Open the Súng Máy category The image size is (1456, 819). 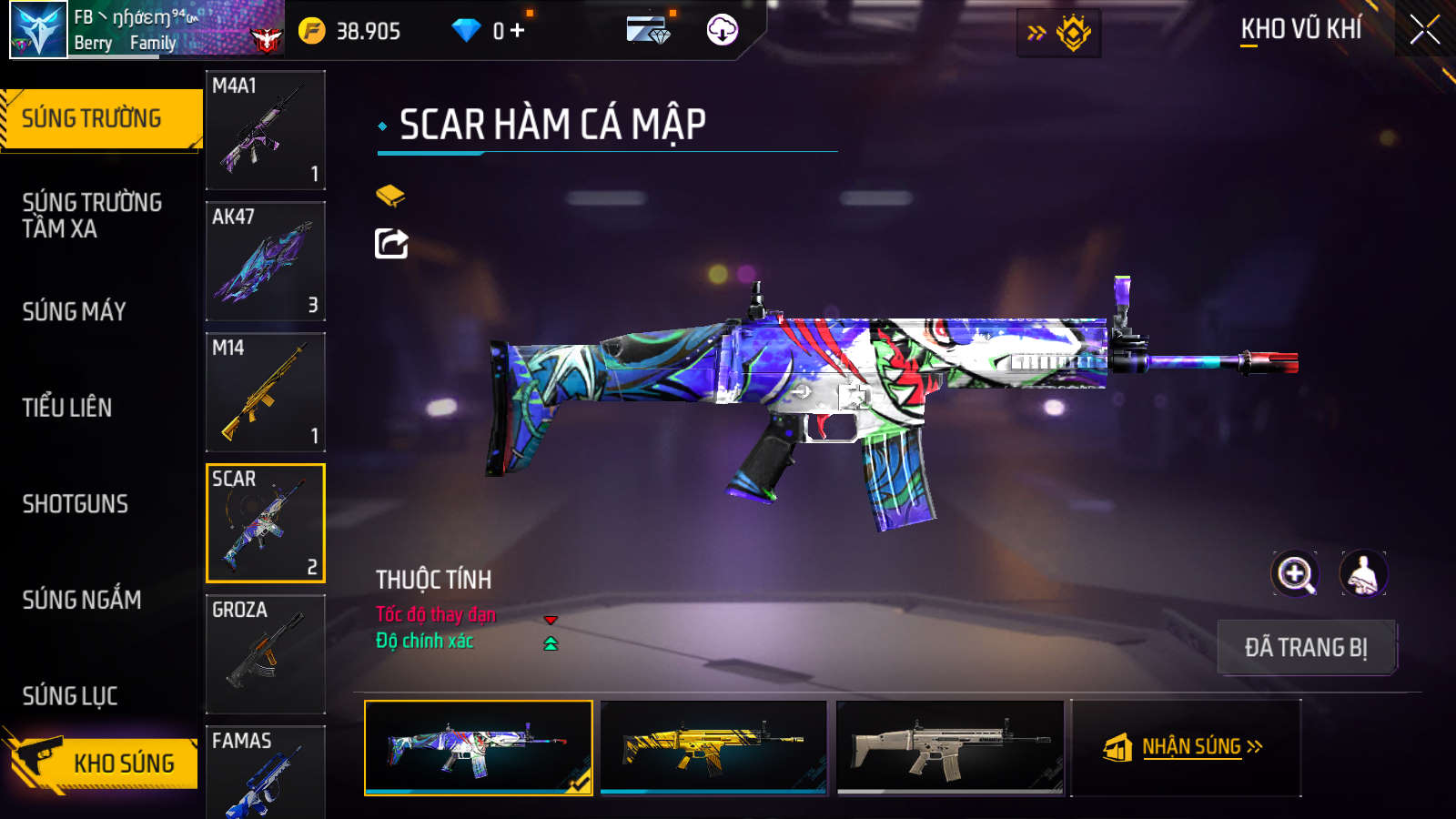pos(75,312)
